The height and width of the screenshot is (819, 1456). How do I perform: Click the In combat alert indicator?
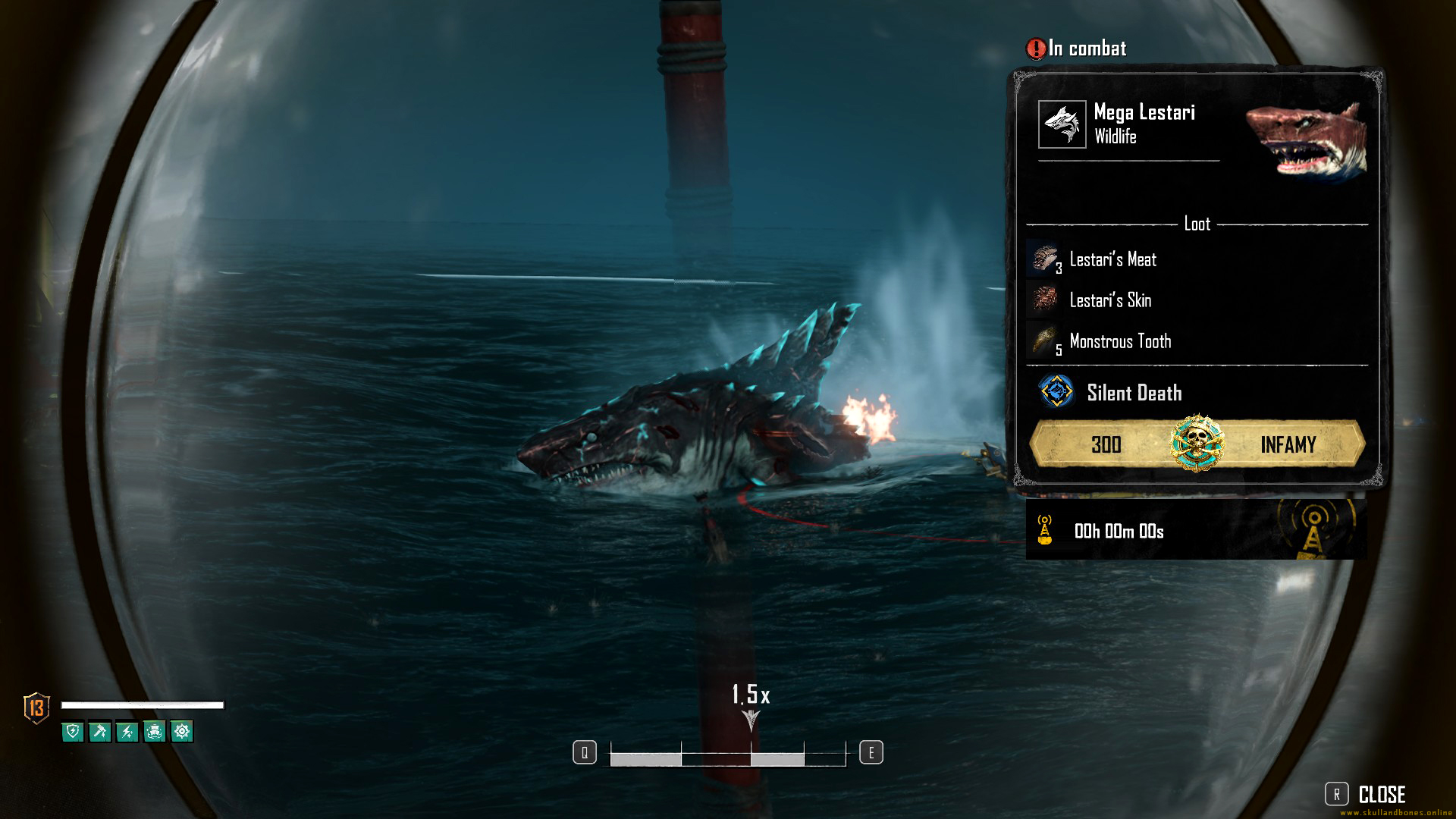tap(1077, 49)
